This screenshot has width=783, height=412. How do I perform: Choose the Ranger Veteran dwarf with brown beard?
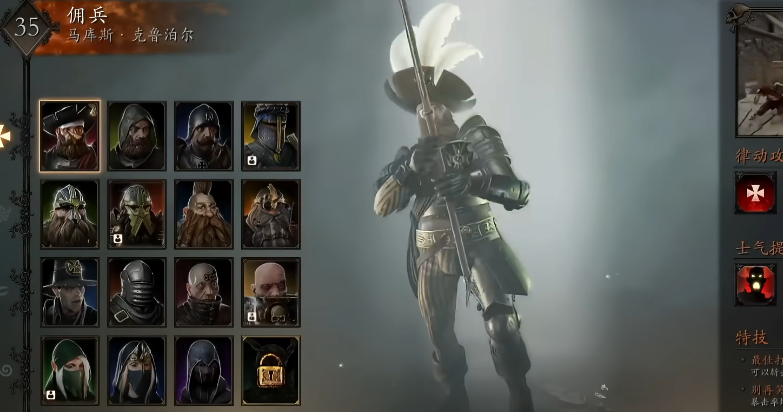pos(70,213)
